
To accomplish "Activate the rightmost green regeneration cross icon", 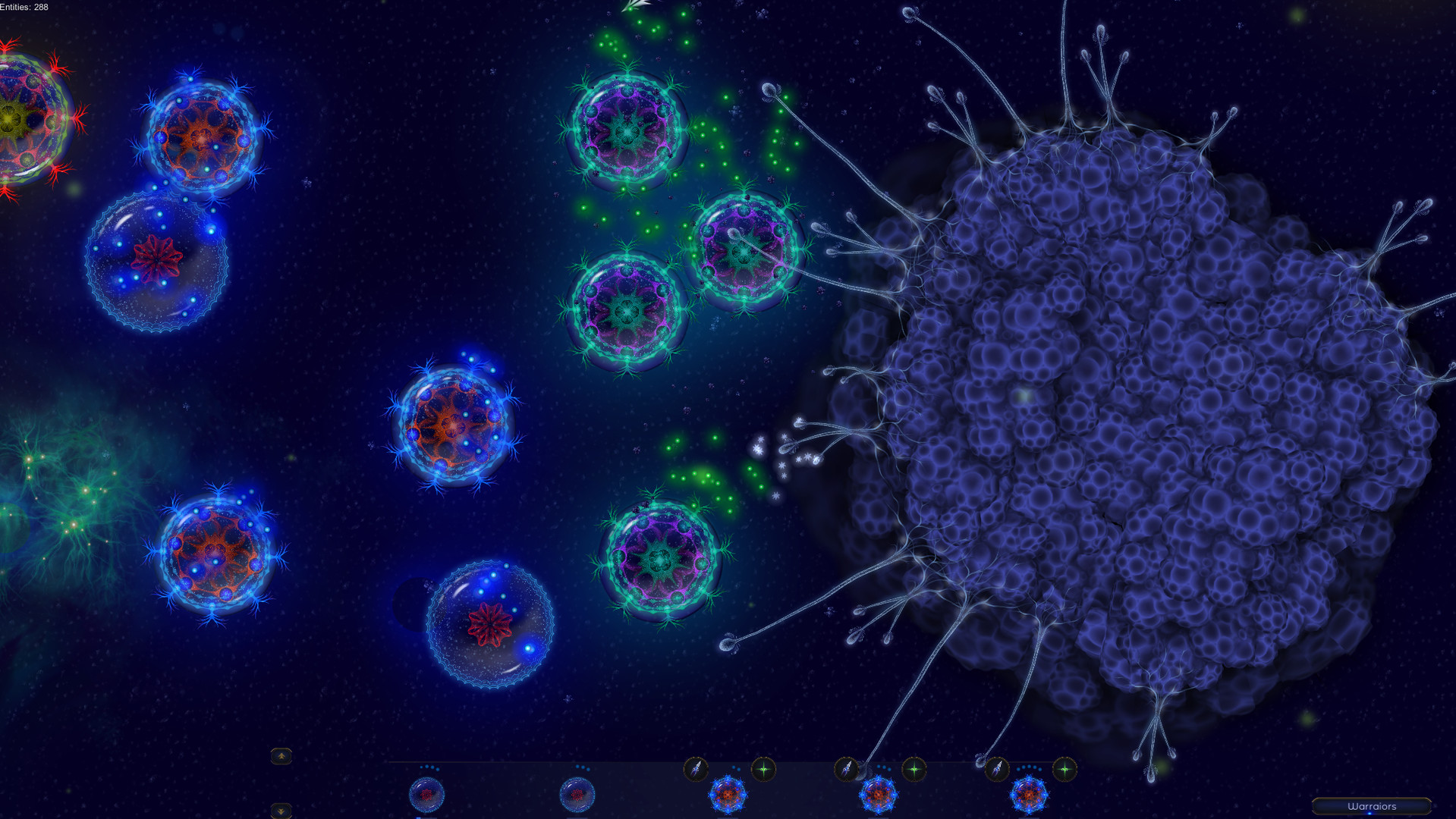I will pos(1065,768).
